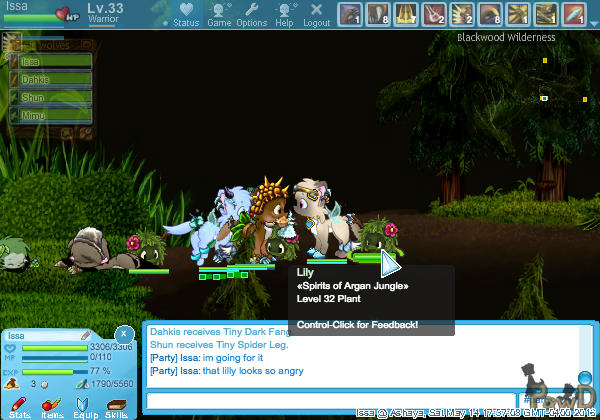Close the character info panel
Viewport: 600px width, 420px height.
[x=123, y=333]
